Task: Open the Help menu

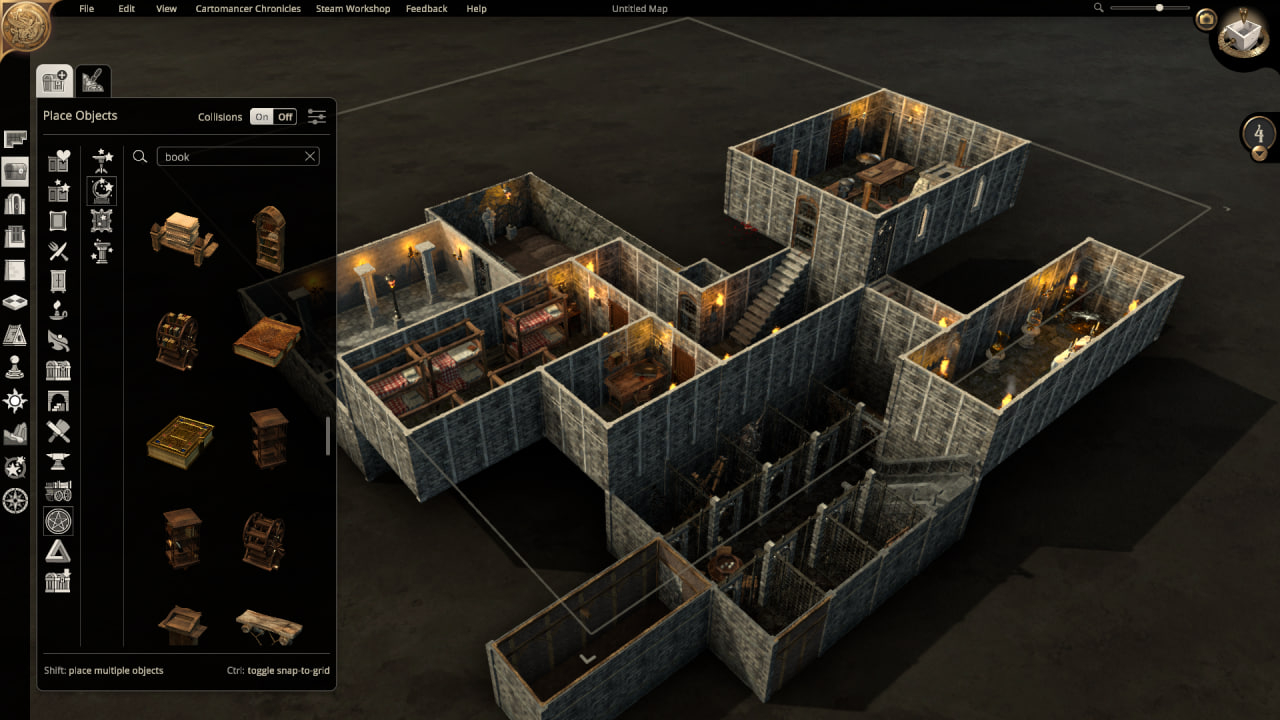Action: point(477,9)
